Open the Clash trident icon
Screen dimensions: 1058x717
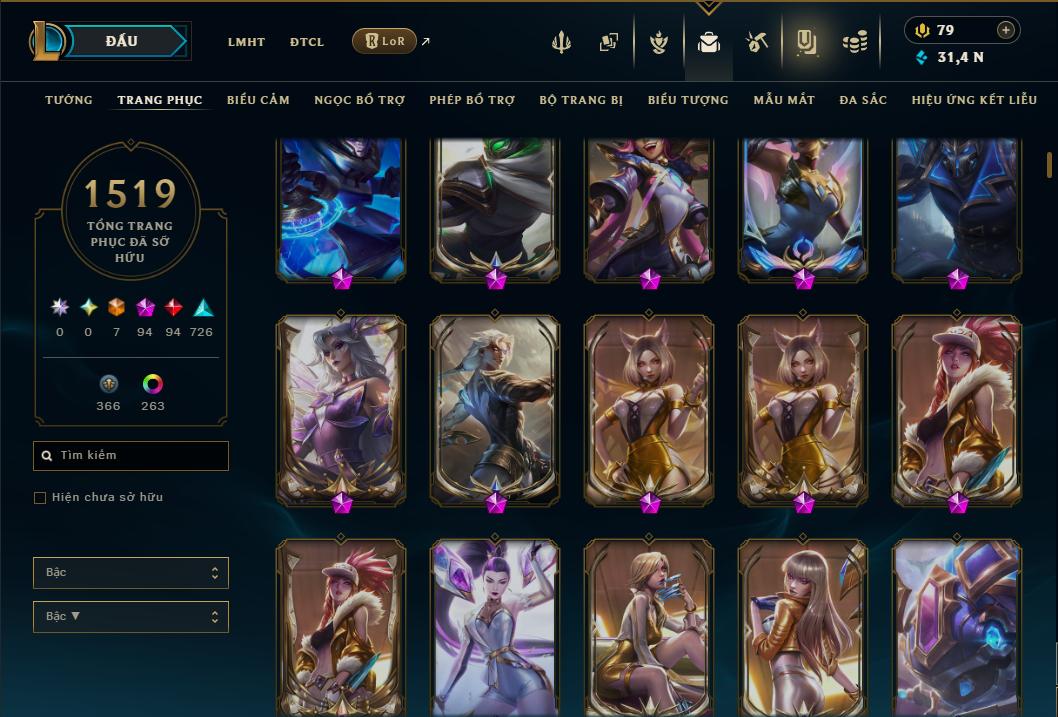coord(561,42)
